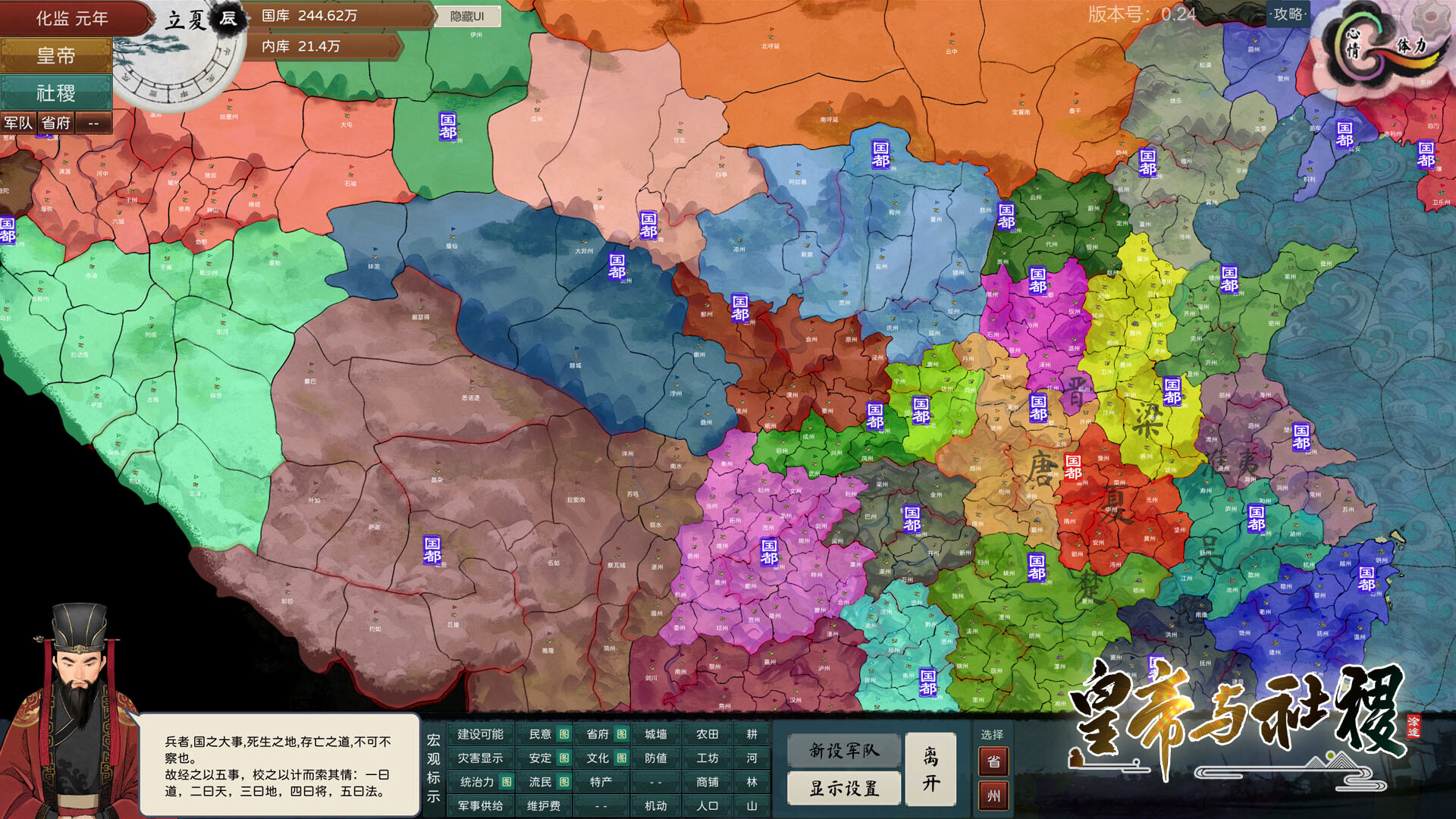
Task: Show the 军事供给 military supply overlay
Action: [x=480, y=805]
